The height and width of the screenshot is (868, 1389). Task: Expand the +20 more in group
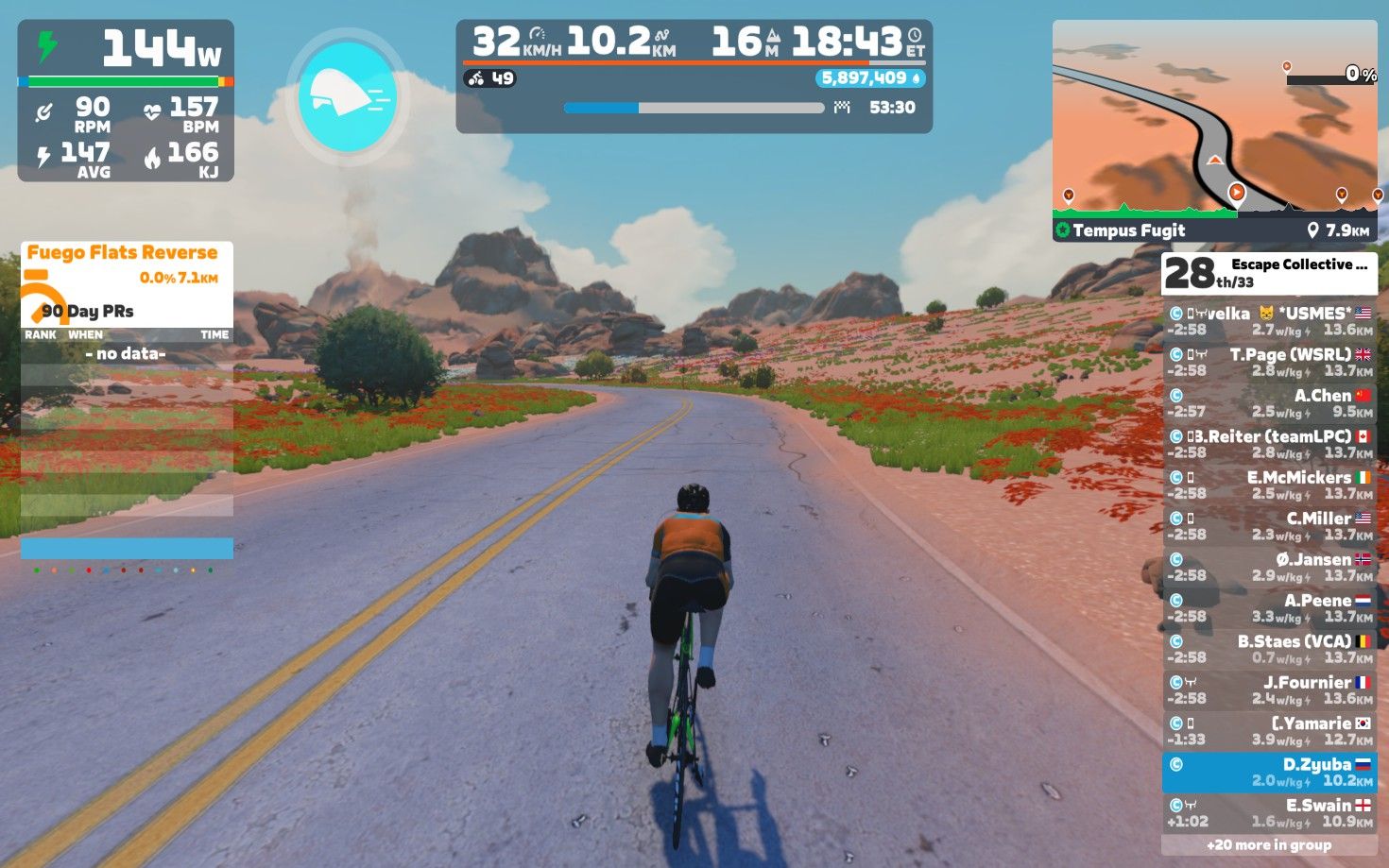tap(1269, 845)
